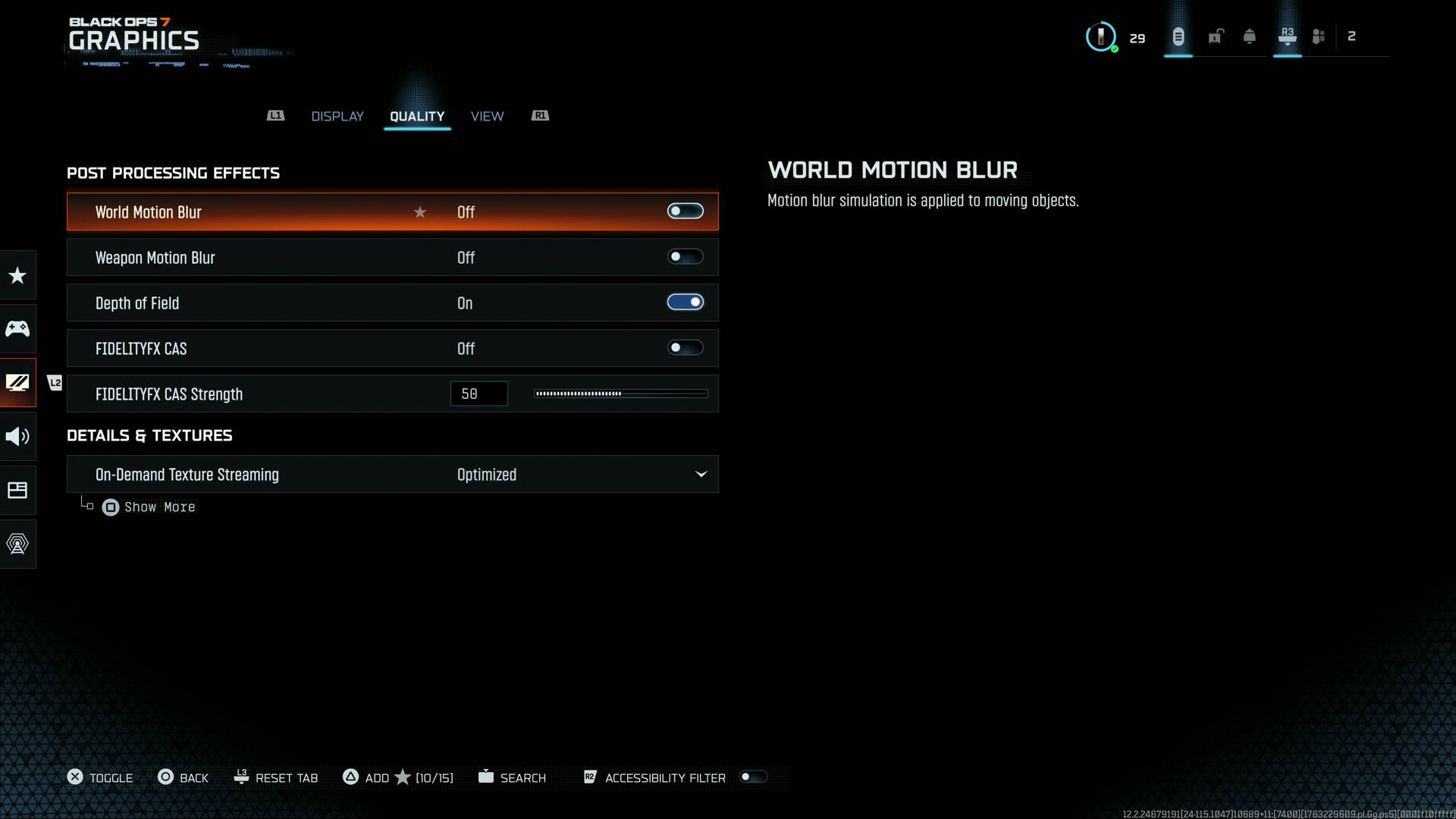Select the Favorites star icon in sidebar
The width and height of the screenshot is (1456, 819).
17,275
